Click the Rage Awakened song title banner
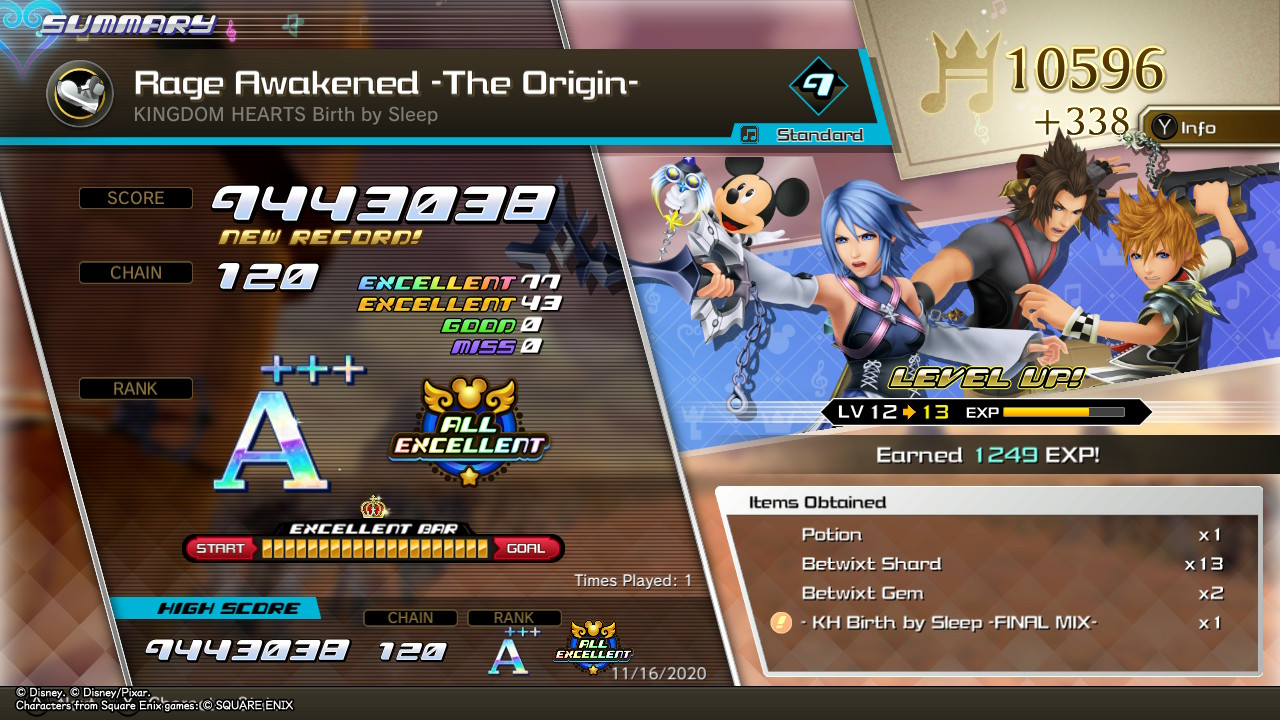The image size is (1280, 720). pos(386,83)
